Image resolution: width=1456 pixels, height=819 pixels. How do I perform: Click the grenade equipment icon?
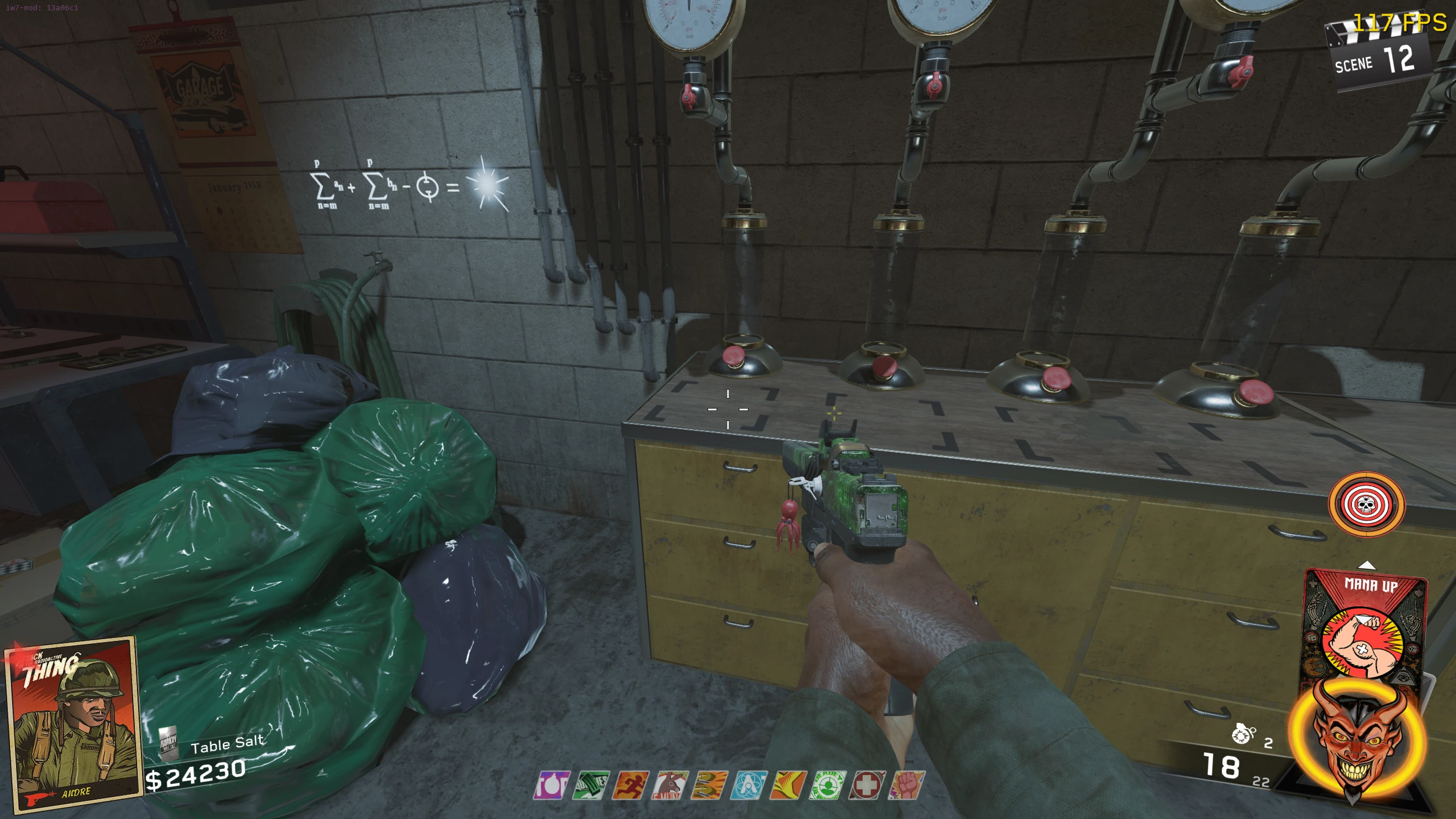(x=1243, y=735)
